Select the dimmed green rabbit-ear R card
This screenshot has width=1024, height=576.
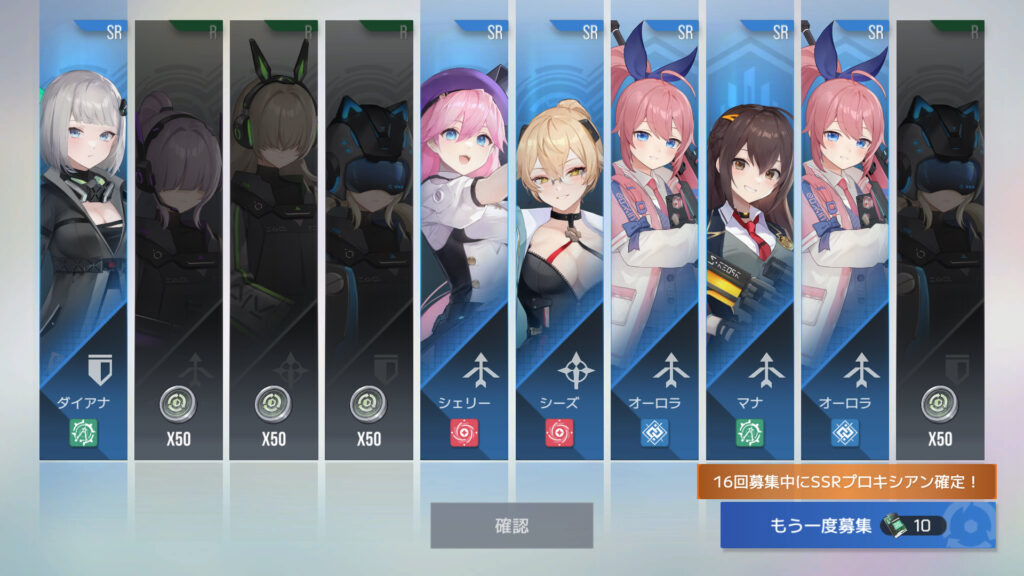tap(274, 240)
